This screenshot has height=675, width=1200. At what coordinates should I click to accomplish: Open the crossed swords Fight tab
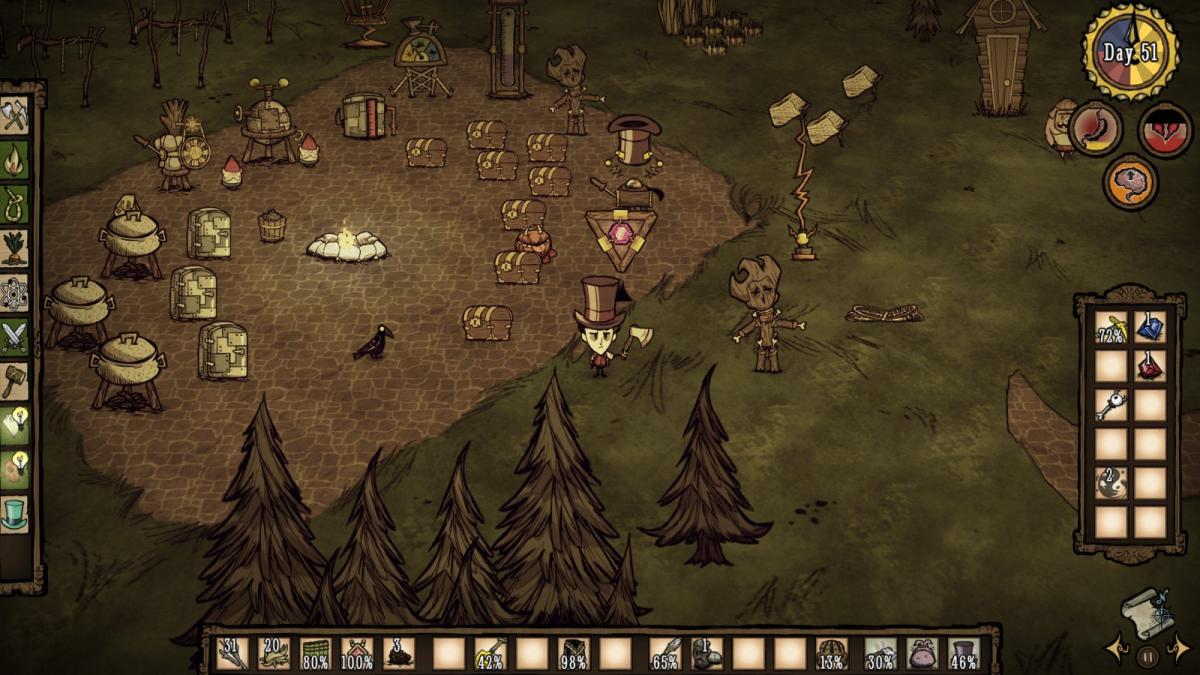(x=15, y=337)
